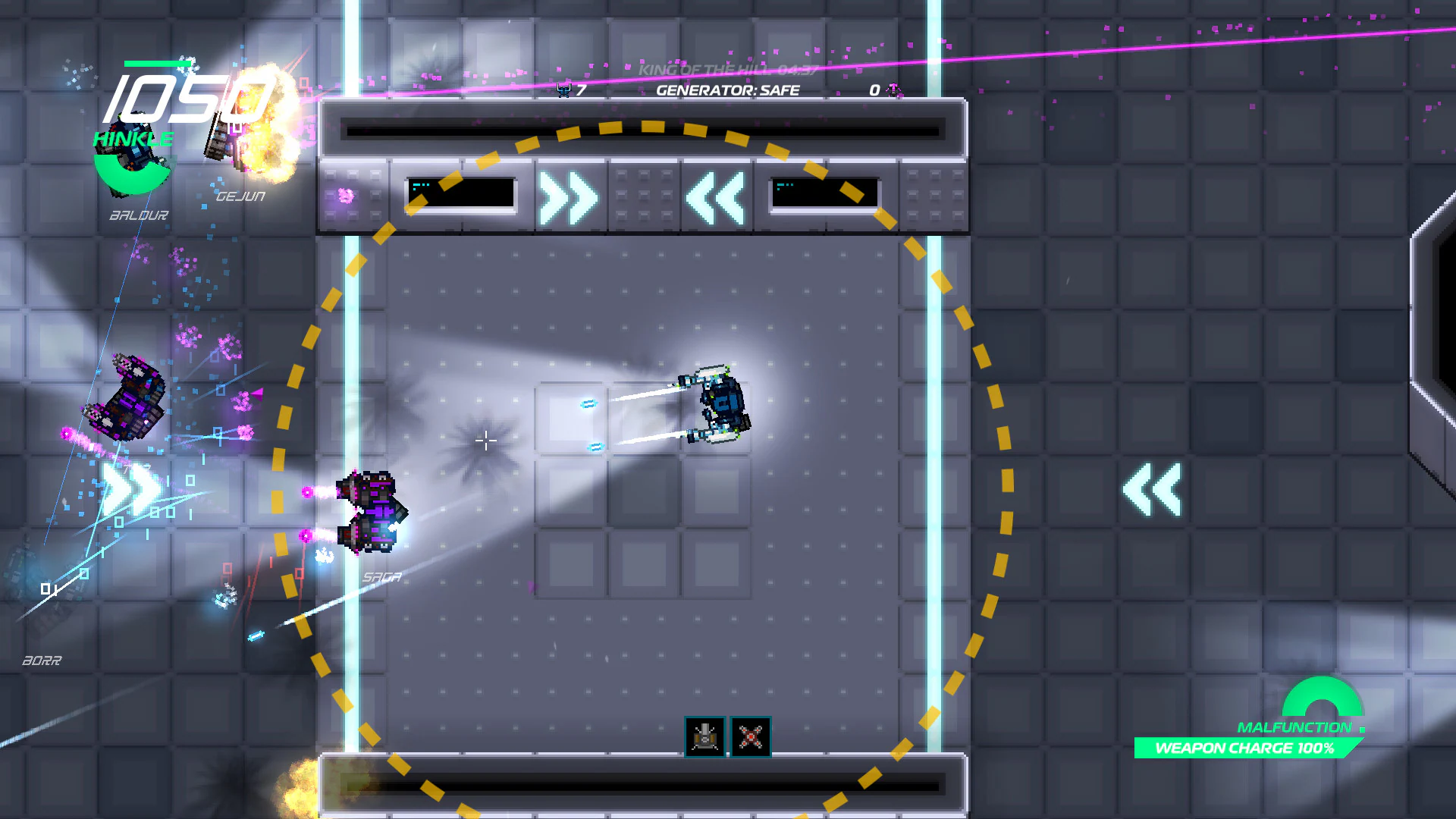Select the HINKLE scoreboard entry
Screen dimensions: 1456x819
(x=133, y=139)
